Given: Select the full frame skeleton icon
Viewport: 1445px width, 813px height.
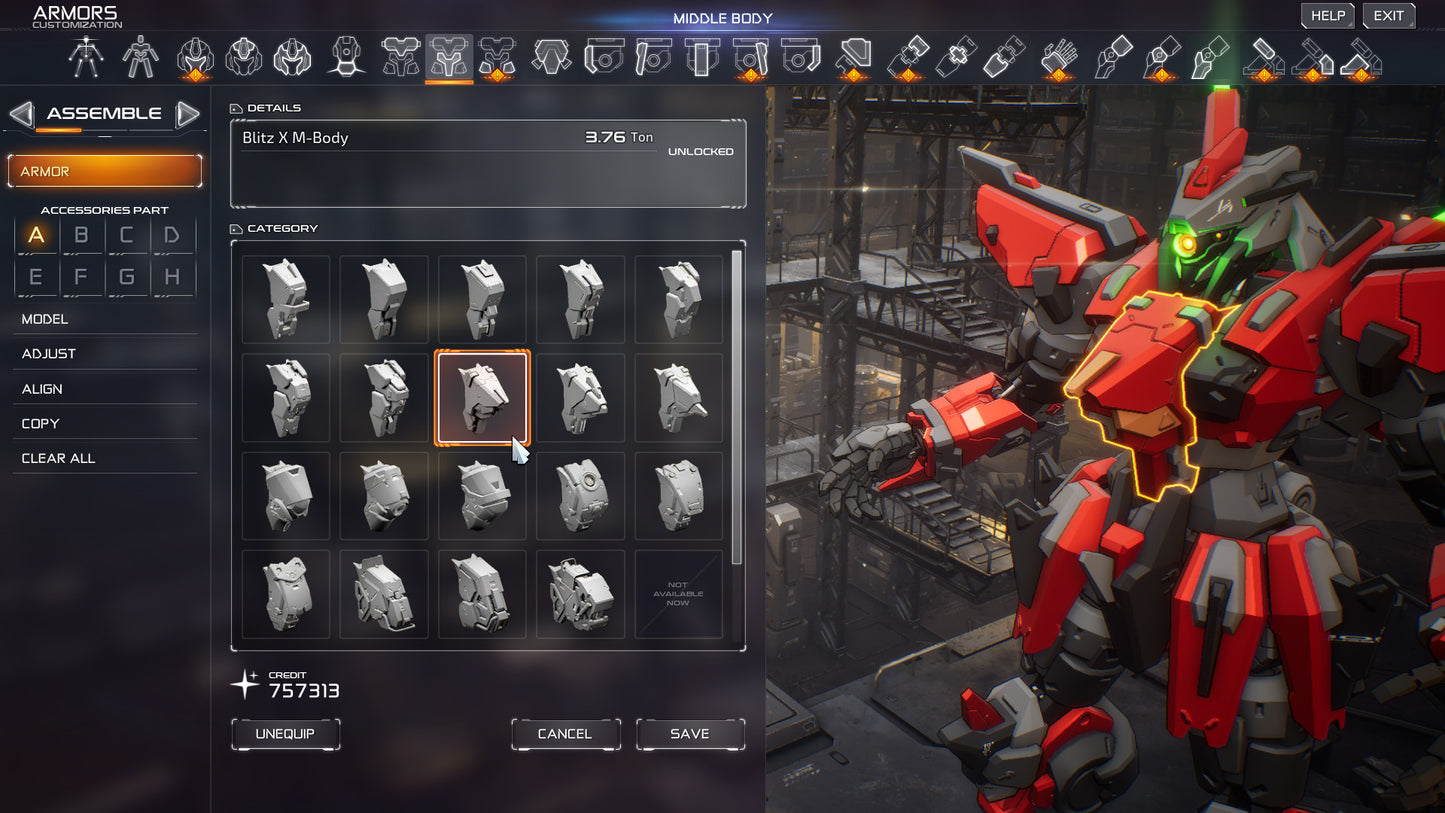Looking at the screenshot, I should (x=86, y=57).
